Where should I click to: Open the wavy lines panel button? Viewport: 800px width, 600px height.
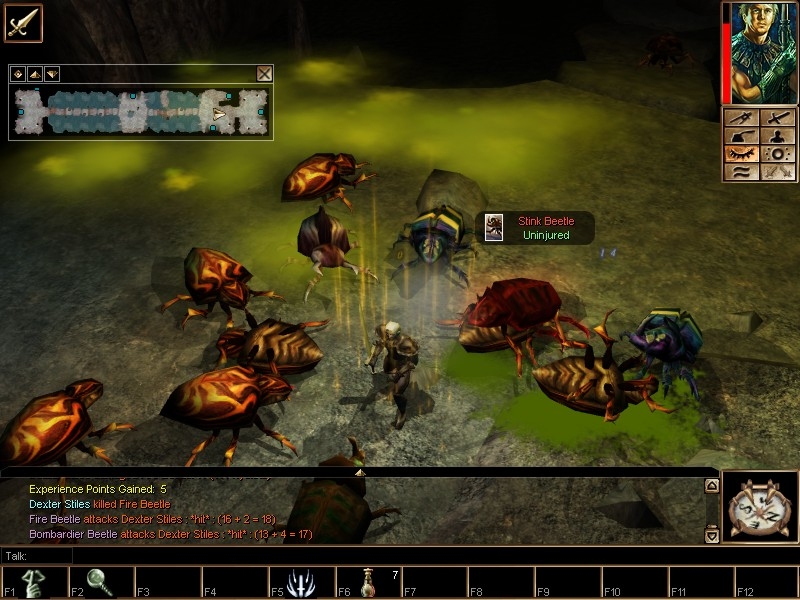tap(743, 172)
